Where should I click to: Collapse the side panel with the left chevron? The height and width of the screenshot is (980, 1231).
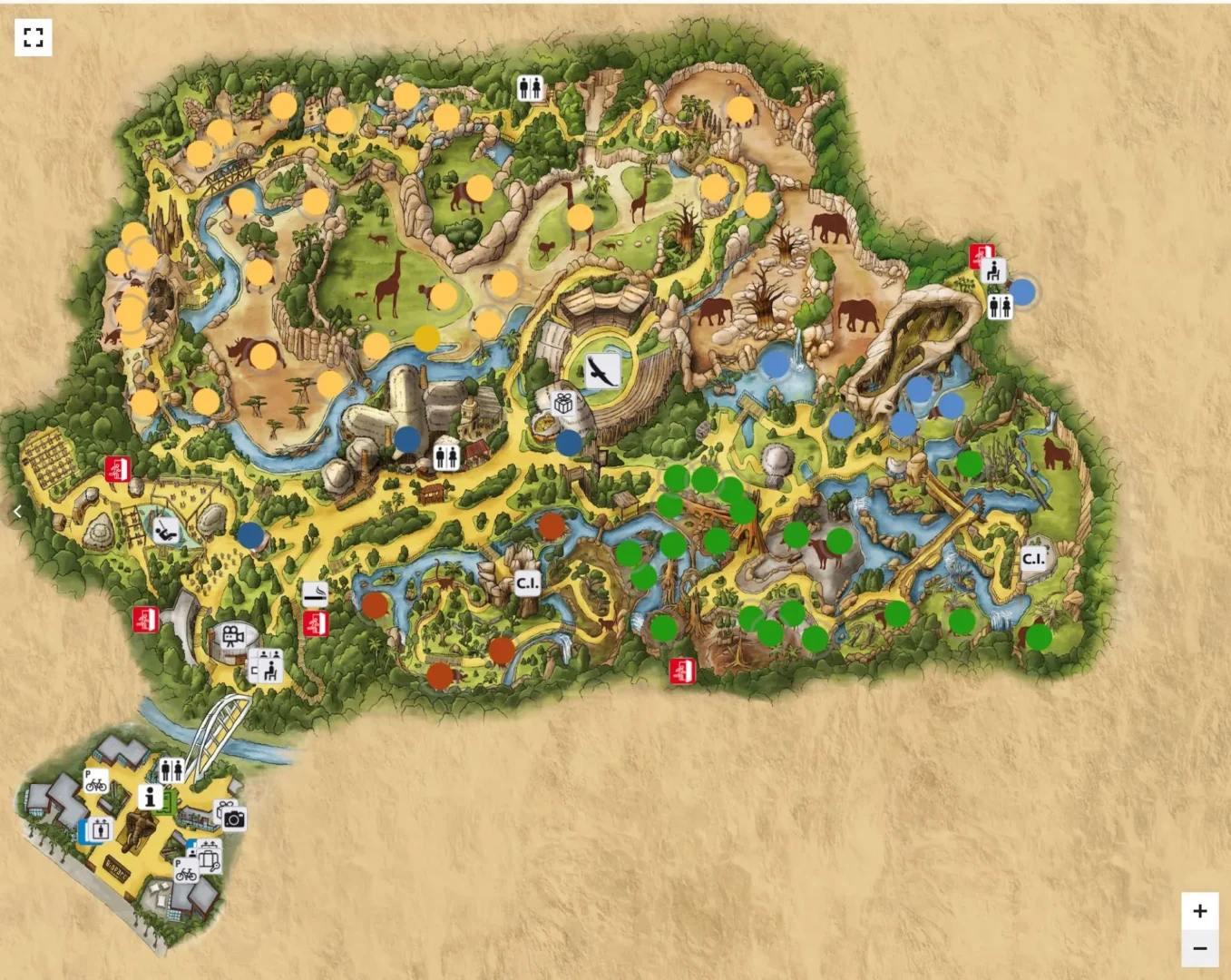pyautogui.click(x=17, y=511)
